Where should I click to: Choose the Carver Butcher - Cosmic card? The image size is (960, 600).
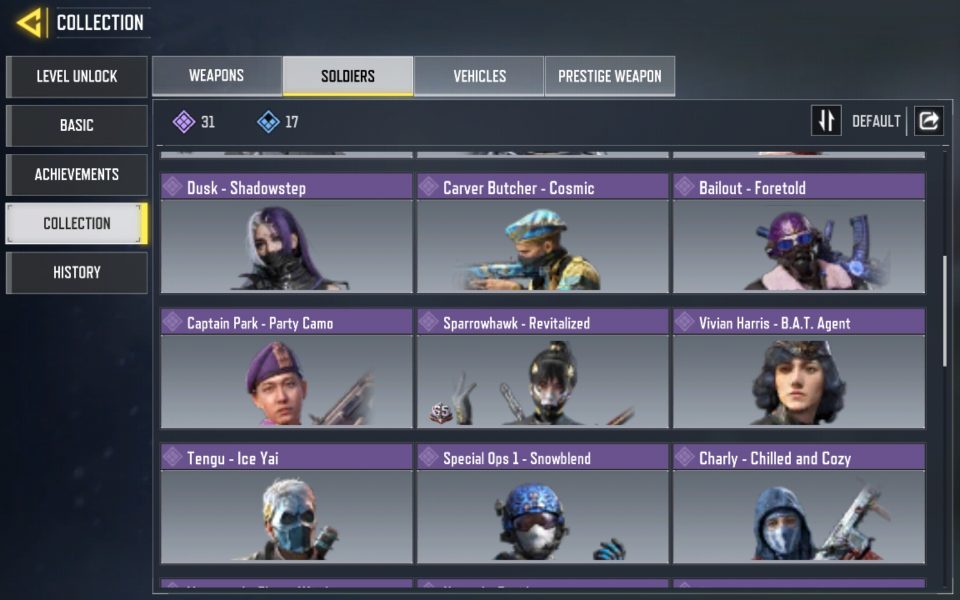[x=542, y=234]
